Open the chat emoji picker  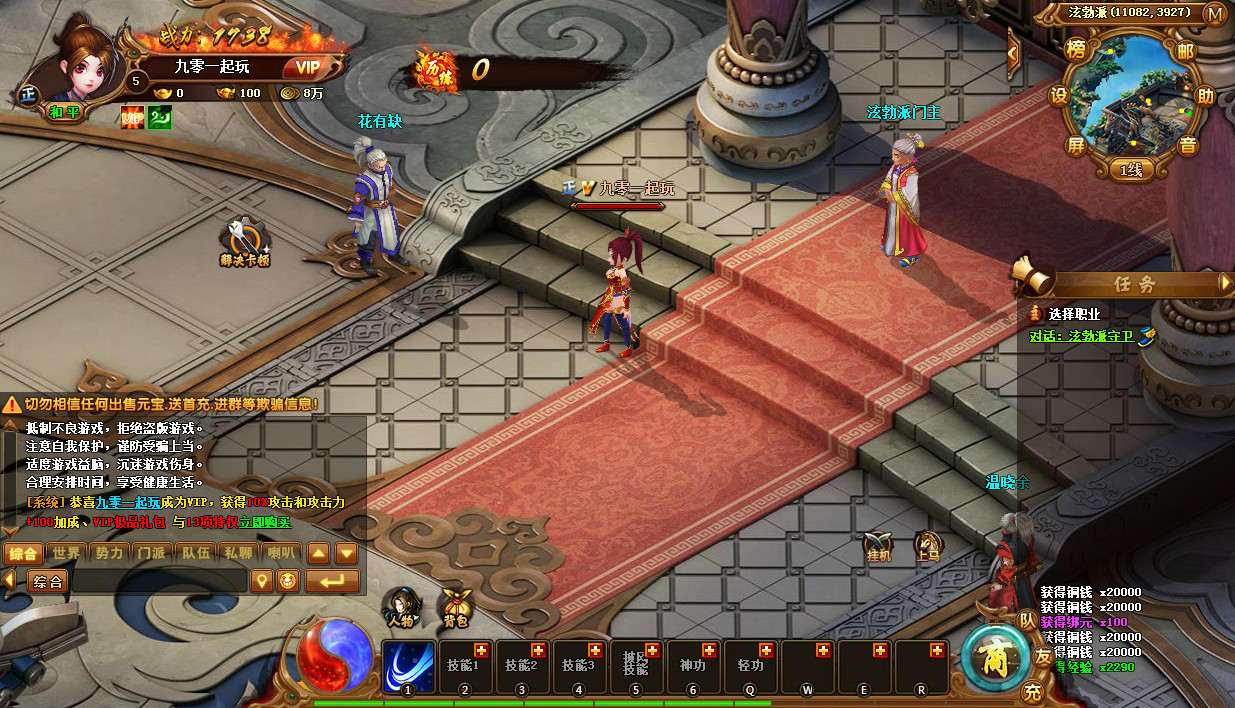pos(288,581)
